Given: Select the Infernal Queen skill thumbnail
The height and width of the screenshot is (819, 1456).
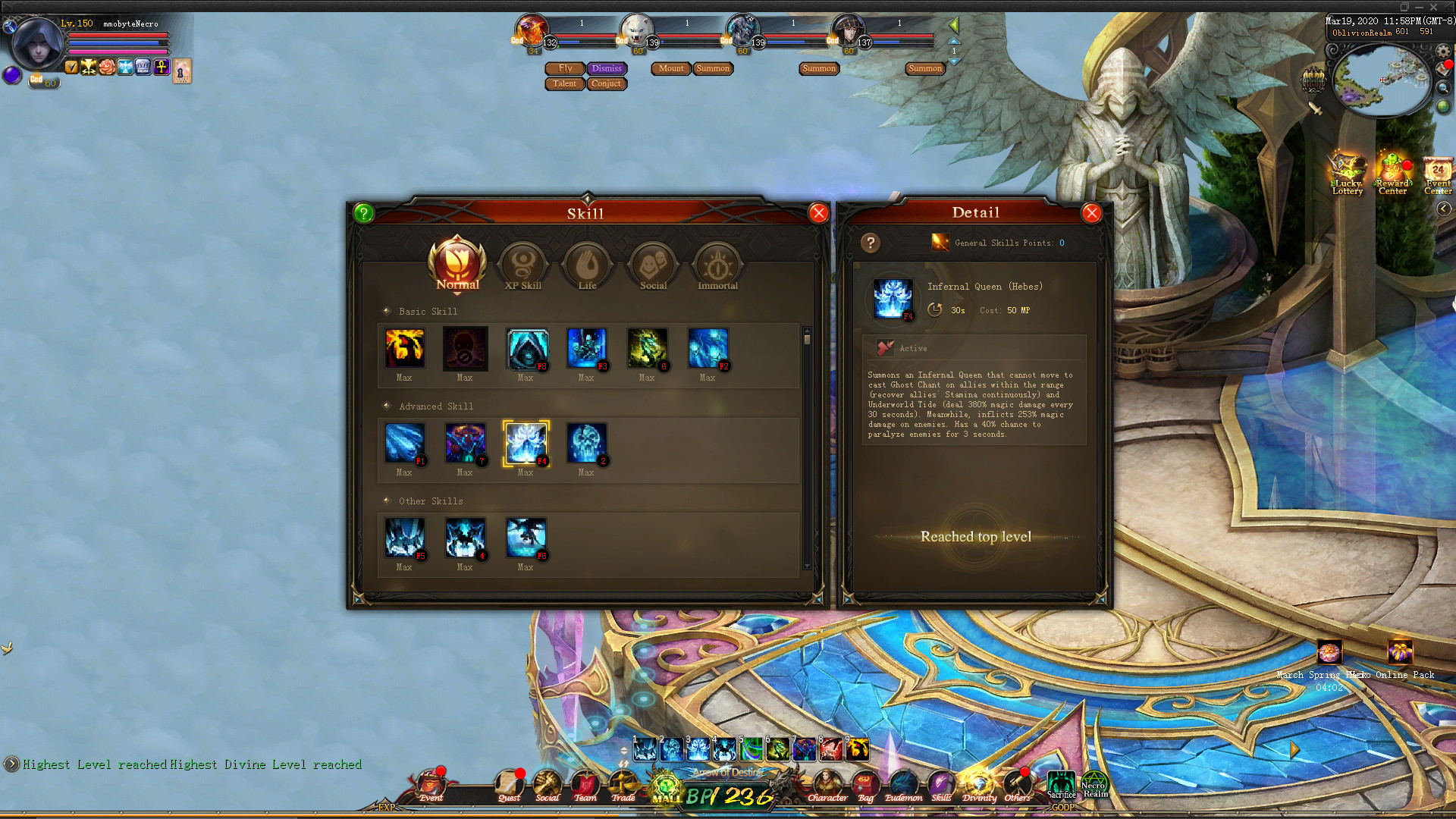Looking at the screenshot, I should click(x=526, y=442).
